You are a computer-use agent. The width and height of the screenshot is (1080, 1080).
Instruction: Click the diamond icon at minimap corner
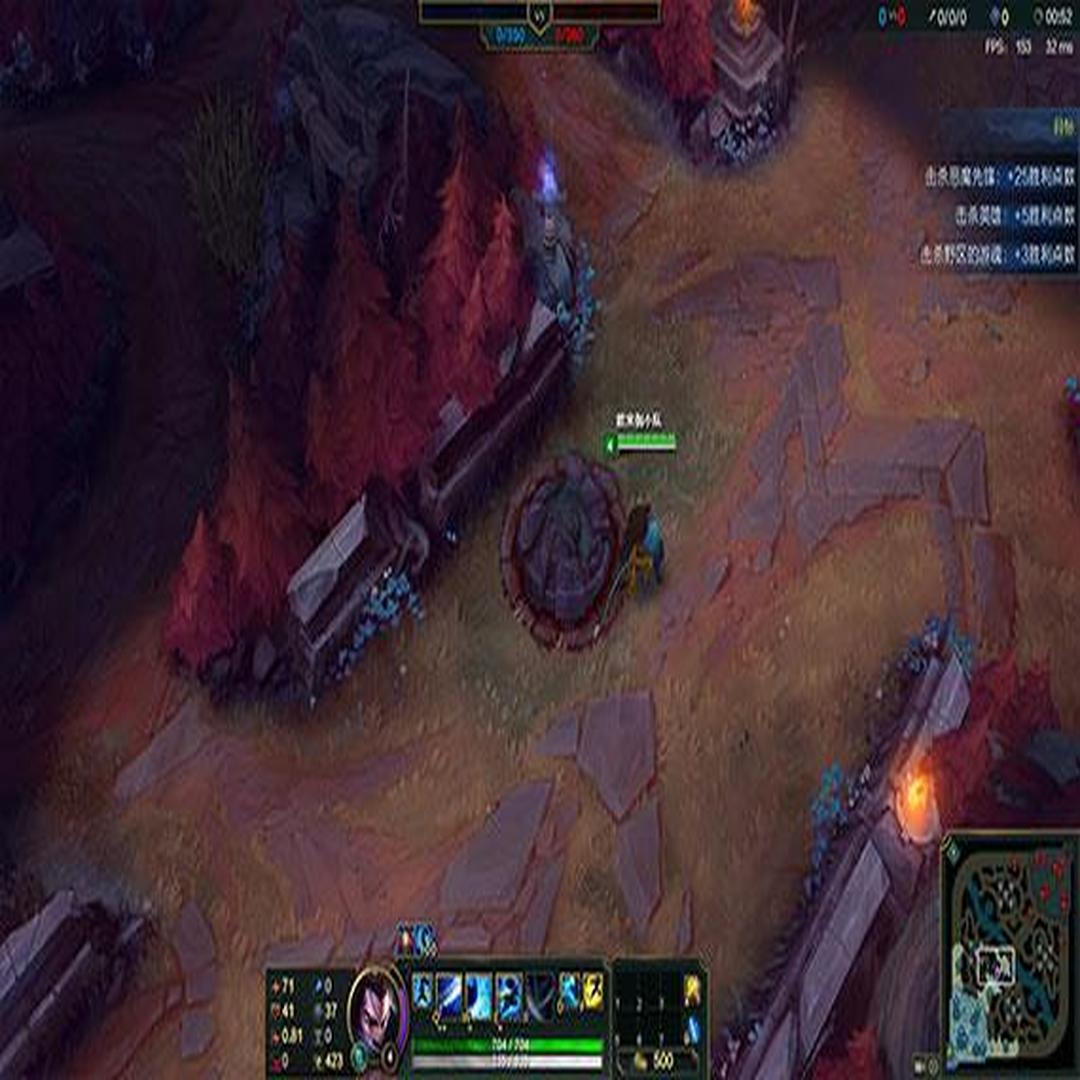click(x=952, y=851)
